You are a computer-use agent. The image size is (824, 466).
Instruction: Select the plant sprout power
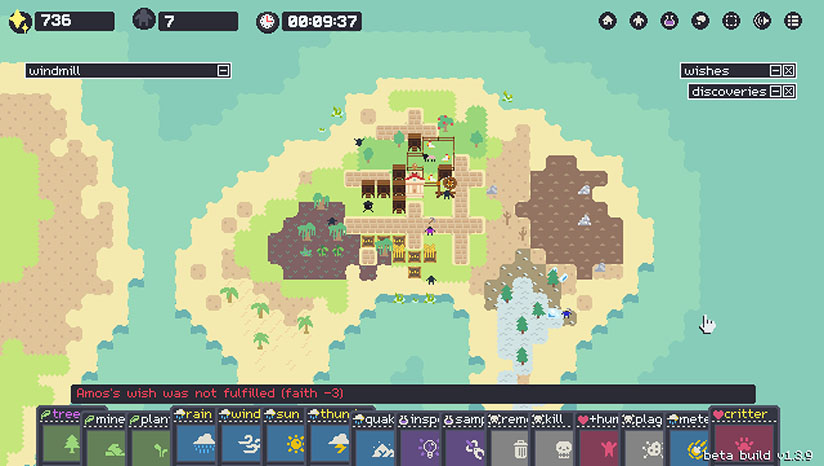pyautogui.click(x=152, y=441)
